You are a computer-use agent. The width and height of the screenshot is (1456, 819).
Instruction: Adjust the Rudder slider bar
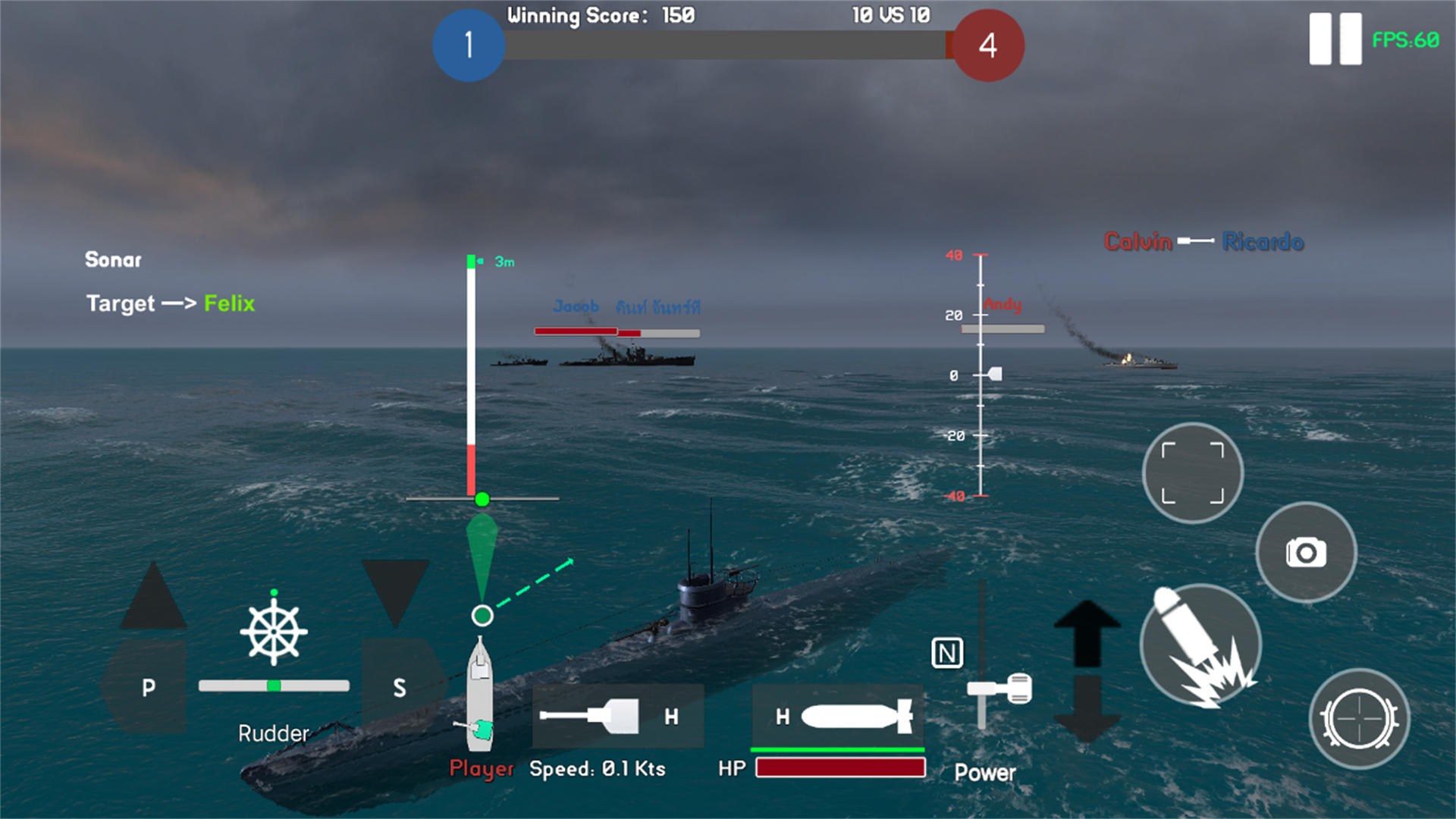274,686
